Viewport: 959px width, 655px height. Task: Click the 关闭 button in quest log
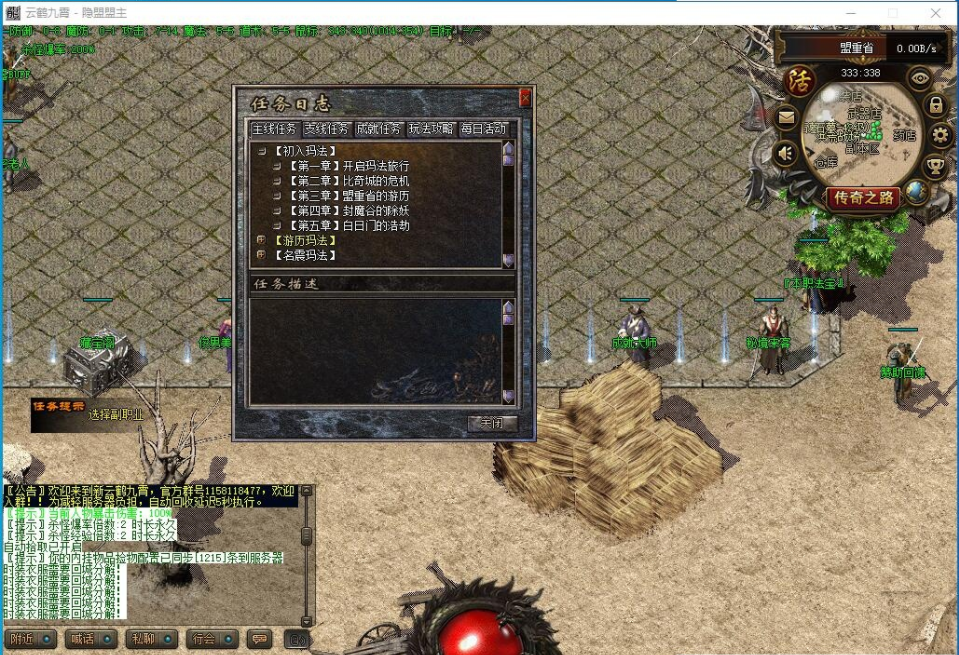(x=492, y=423)
